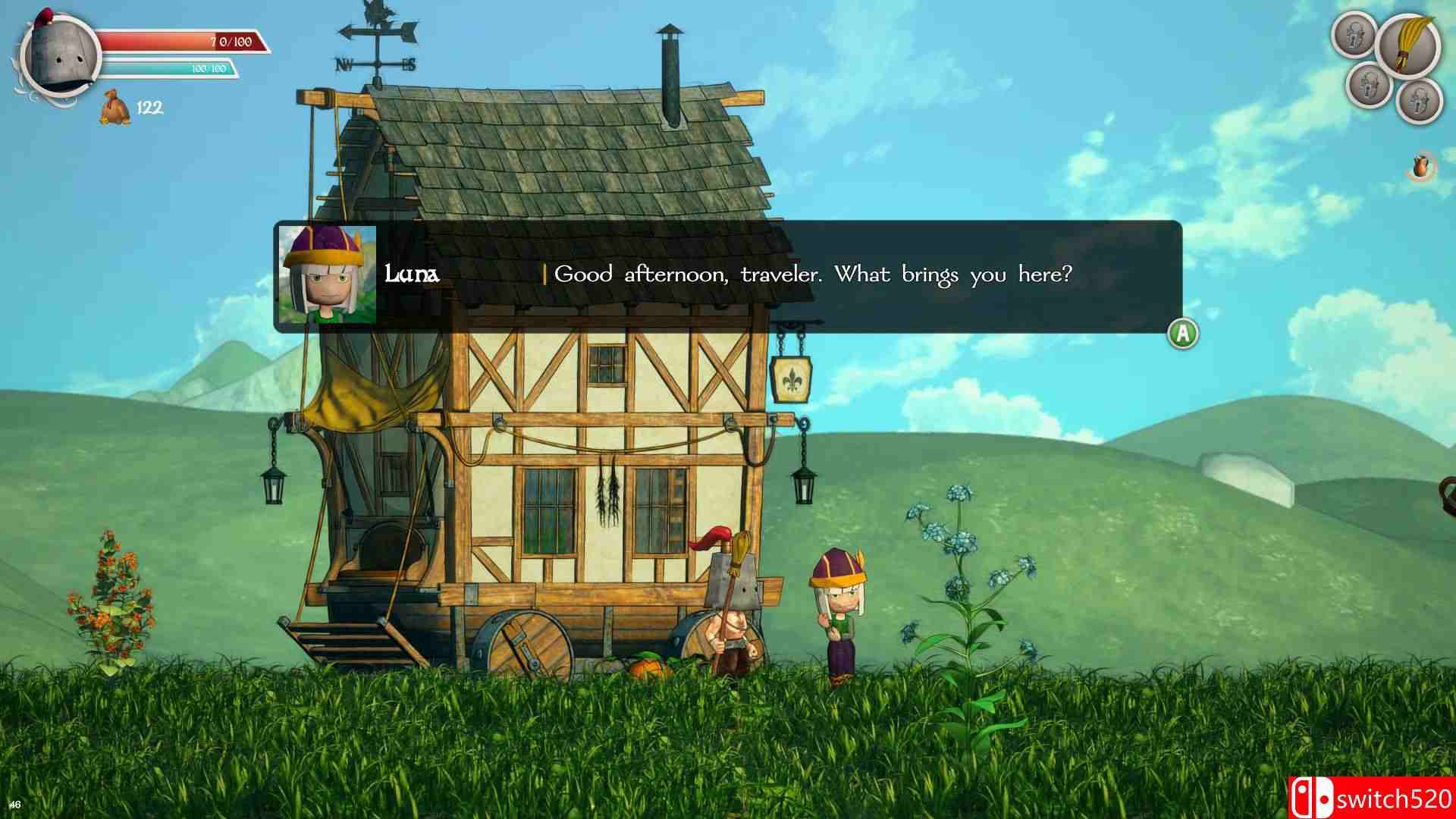Viewport: 1456px width, 819px height.
Task: Click the name label Luna
Action: click(x=410, y=275)
